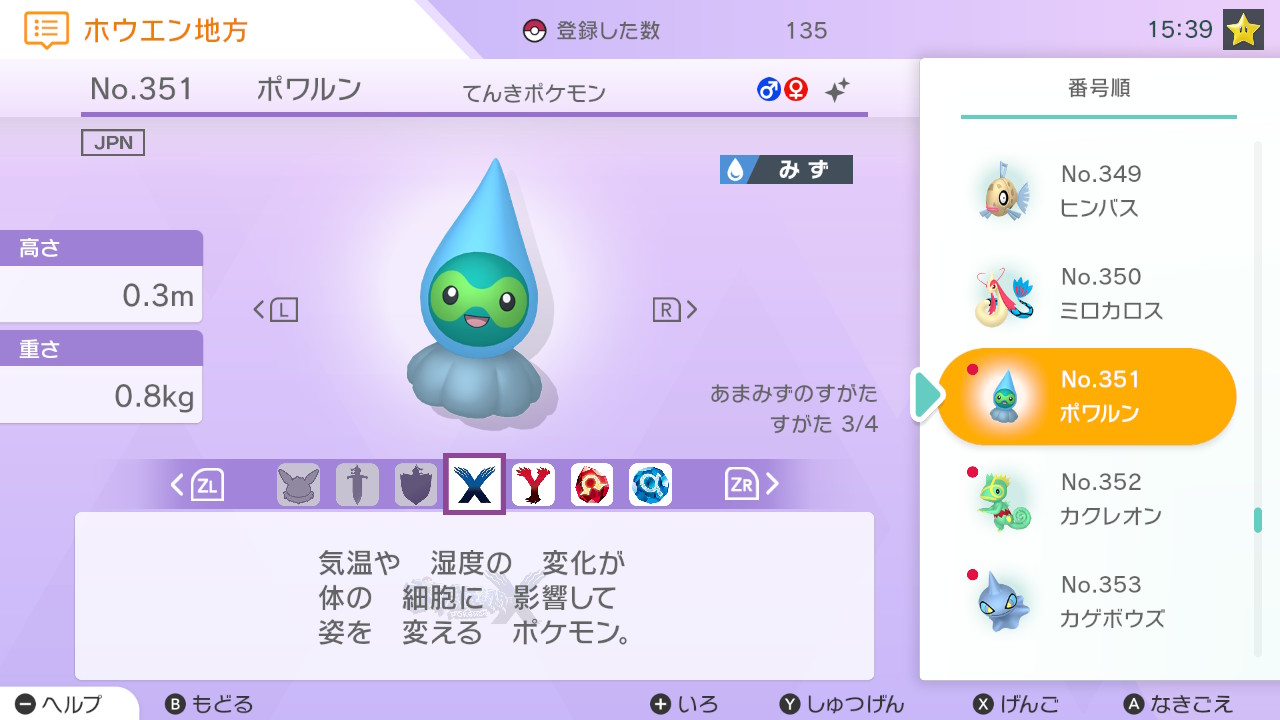The height and width of the screenshot is (720, 1280).
Task: Click the grayed-out Shield game icon
Action: click(416, 485)
